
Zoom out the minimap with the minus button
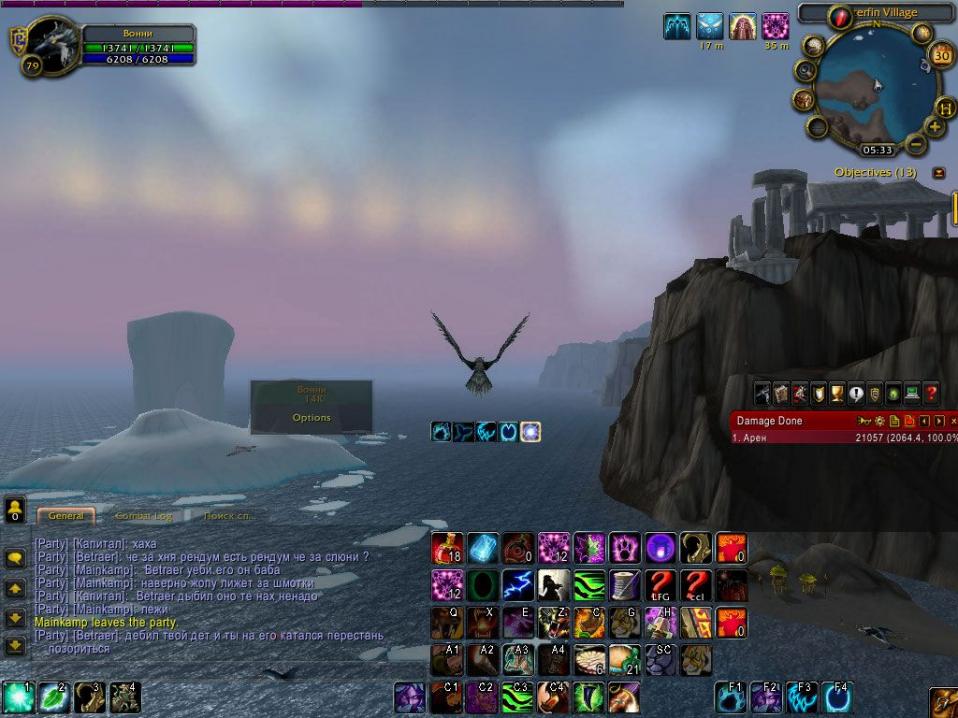tap(916, 145)
